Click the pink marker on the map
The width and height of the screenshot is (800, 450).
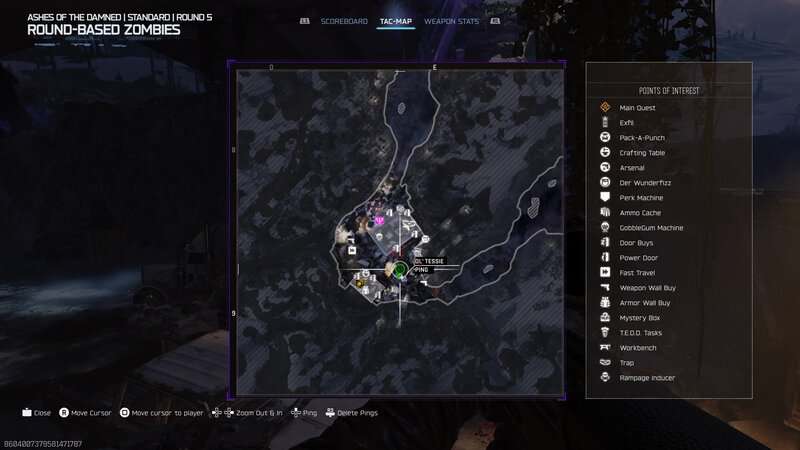click(x=379, y=220)
